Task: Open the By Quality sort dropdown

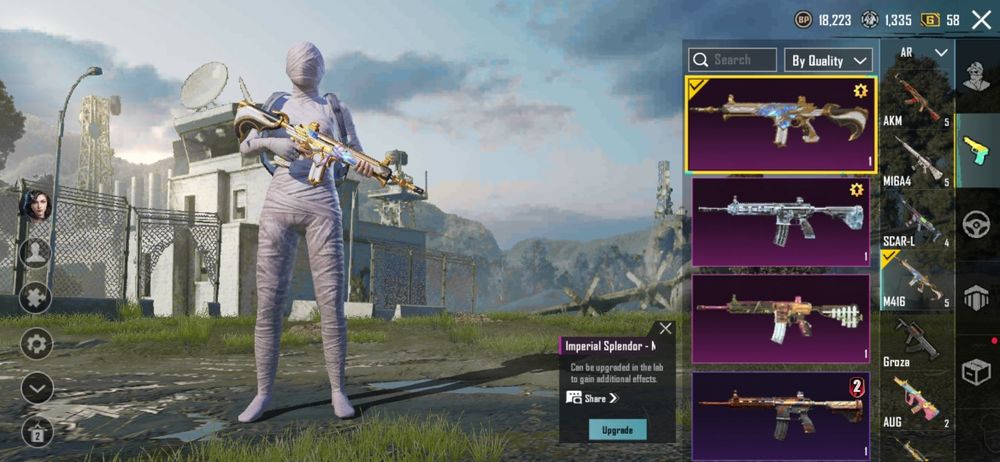Action: click(830, 60)
